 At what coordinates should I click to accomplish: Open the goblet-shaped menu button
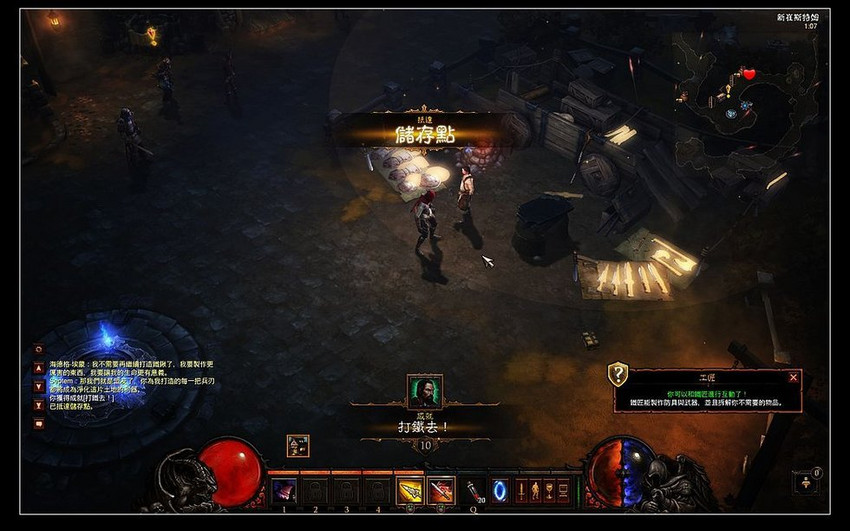pos(548,491)
